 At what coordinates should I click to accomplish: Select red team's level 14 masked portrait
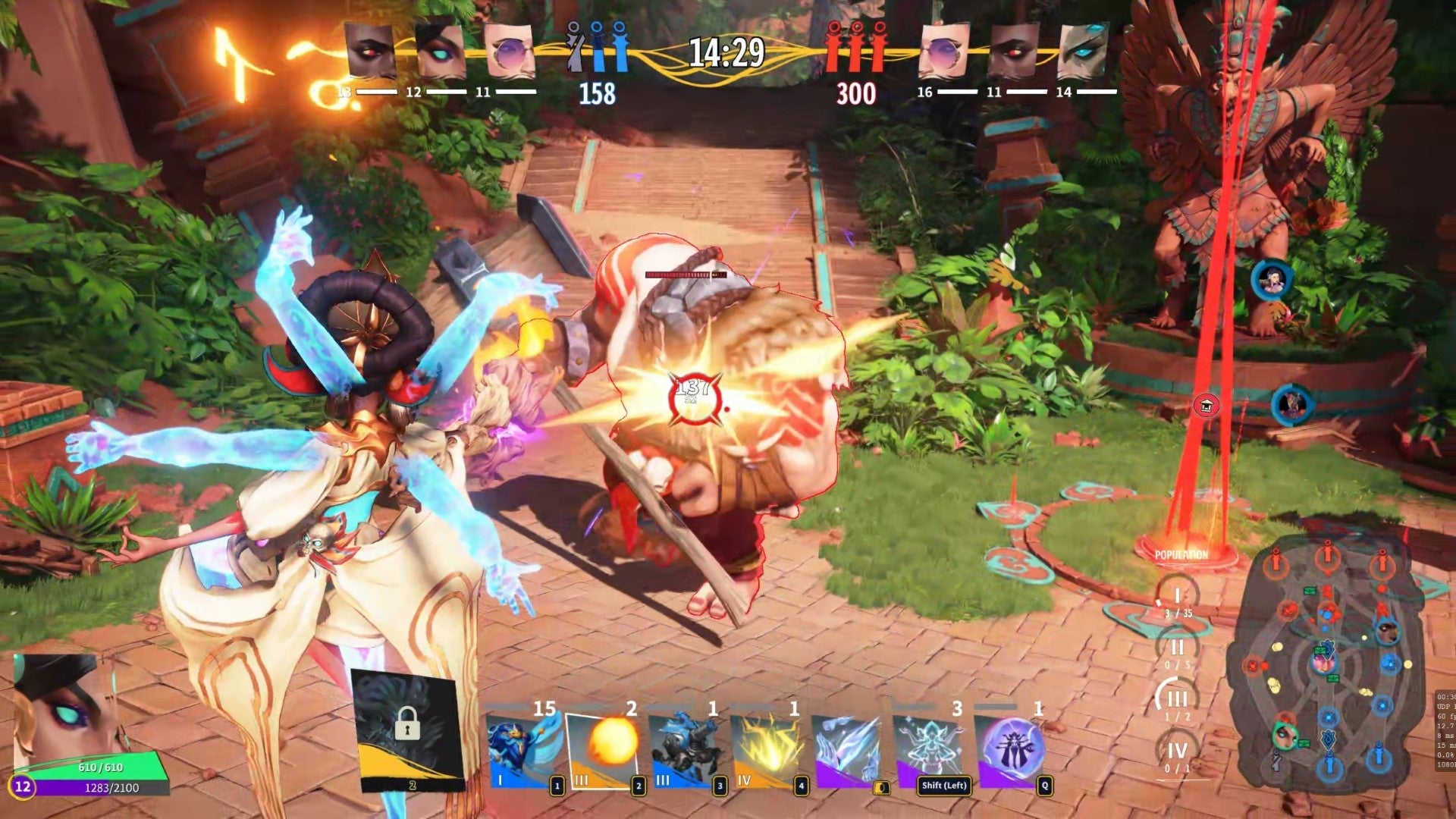click(1083, 52)
